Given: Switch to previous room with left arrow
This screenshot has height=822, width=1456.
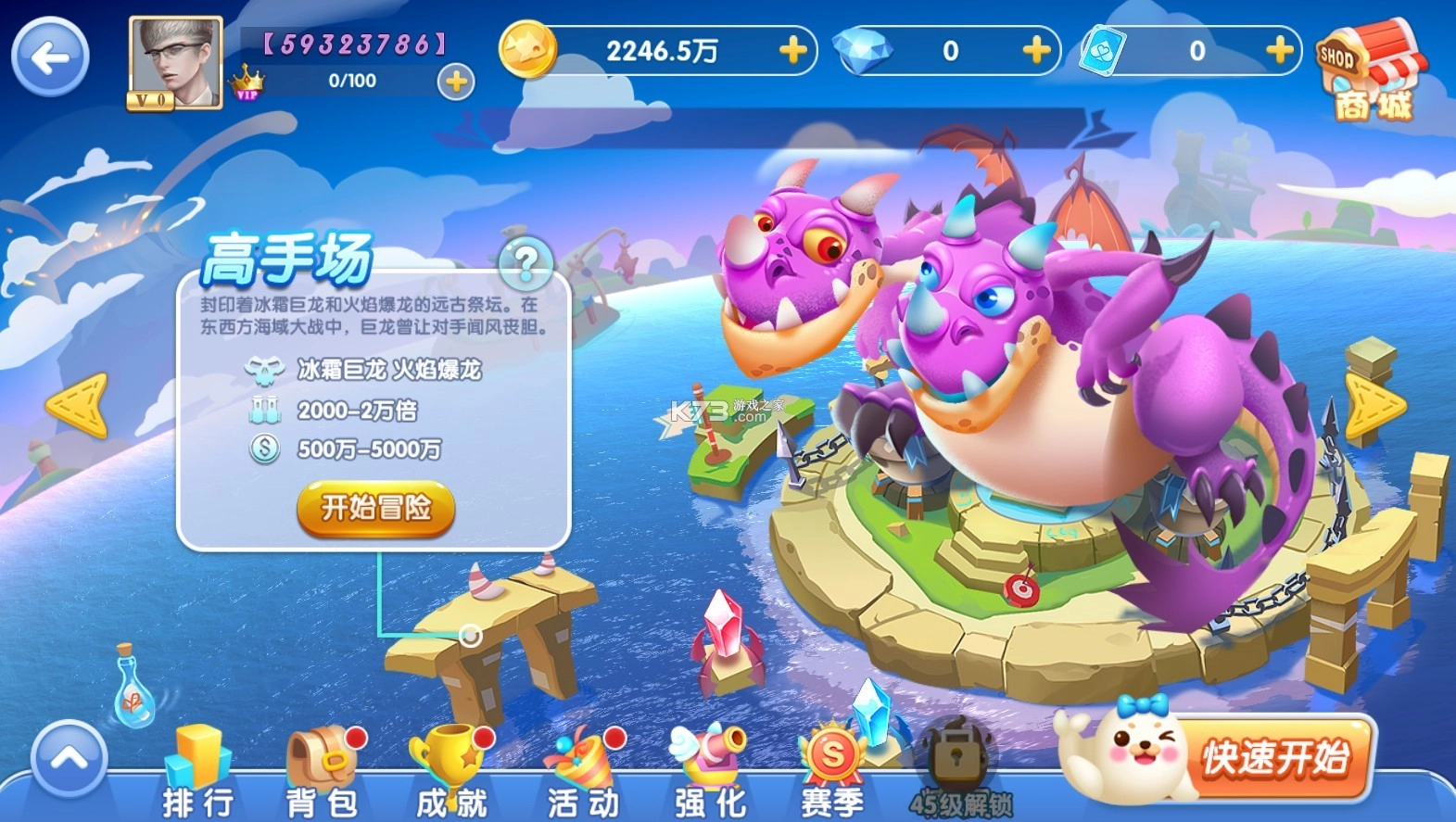Looking at the screenshot, I should pyautogui.click(x=77, y=406).
